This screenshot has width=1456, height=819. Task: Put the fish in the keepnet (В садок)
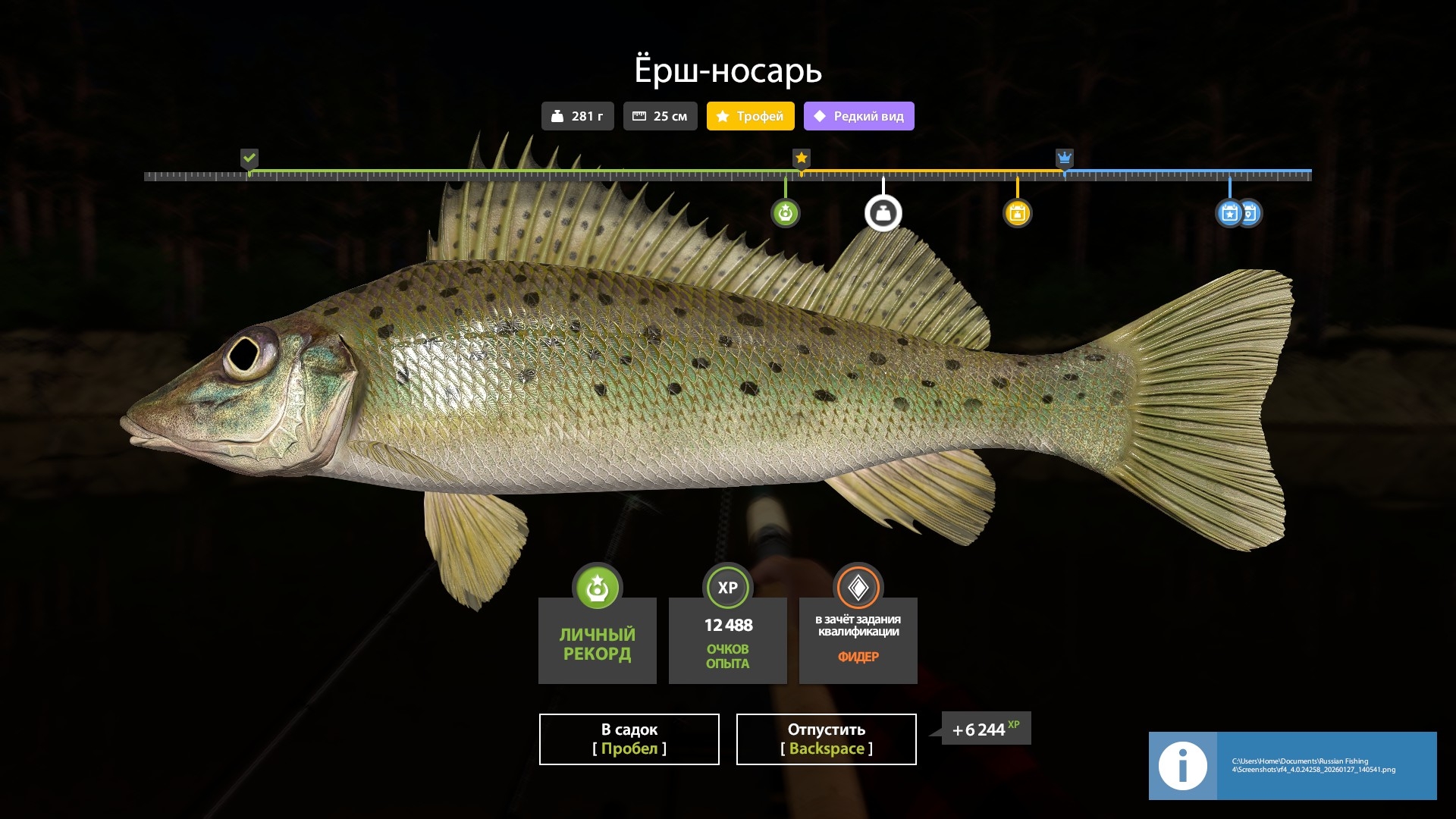629,739
